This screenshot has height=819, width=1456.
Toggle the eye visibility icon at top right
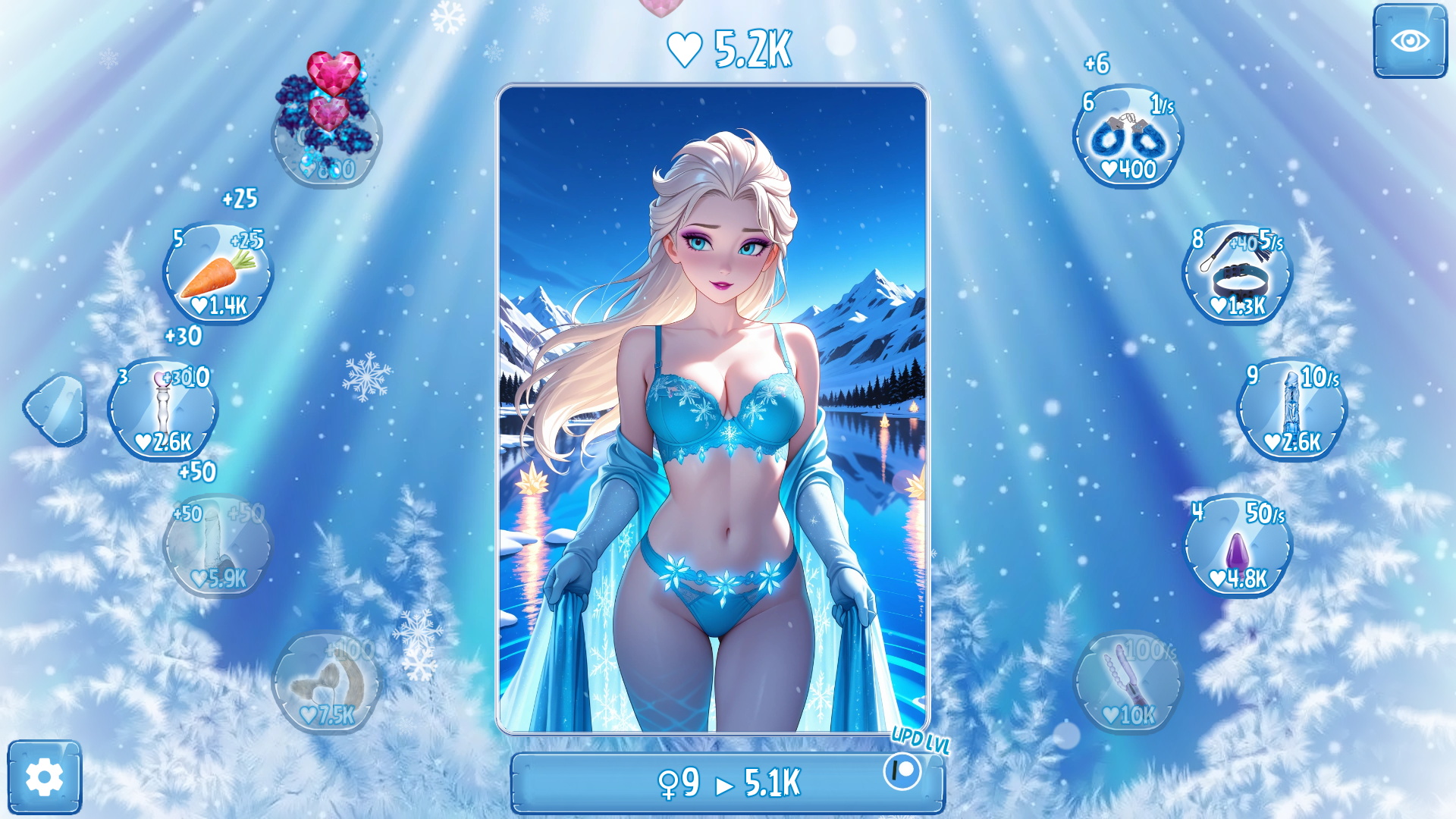[x=1412, y=42]
